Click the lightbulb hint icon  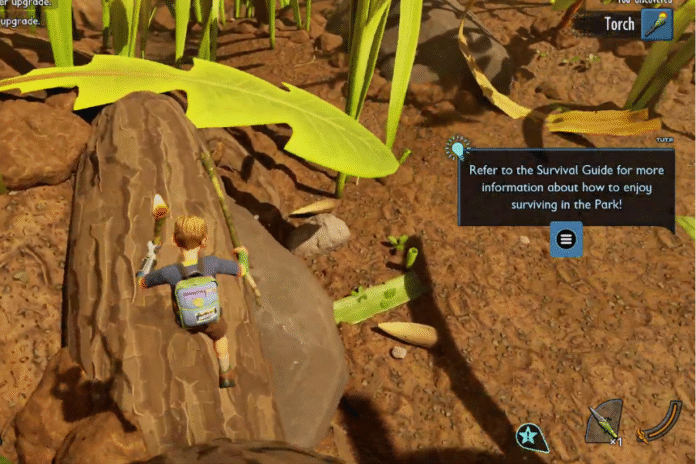[x=458, y=150]
